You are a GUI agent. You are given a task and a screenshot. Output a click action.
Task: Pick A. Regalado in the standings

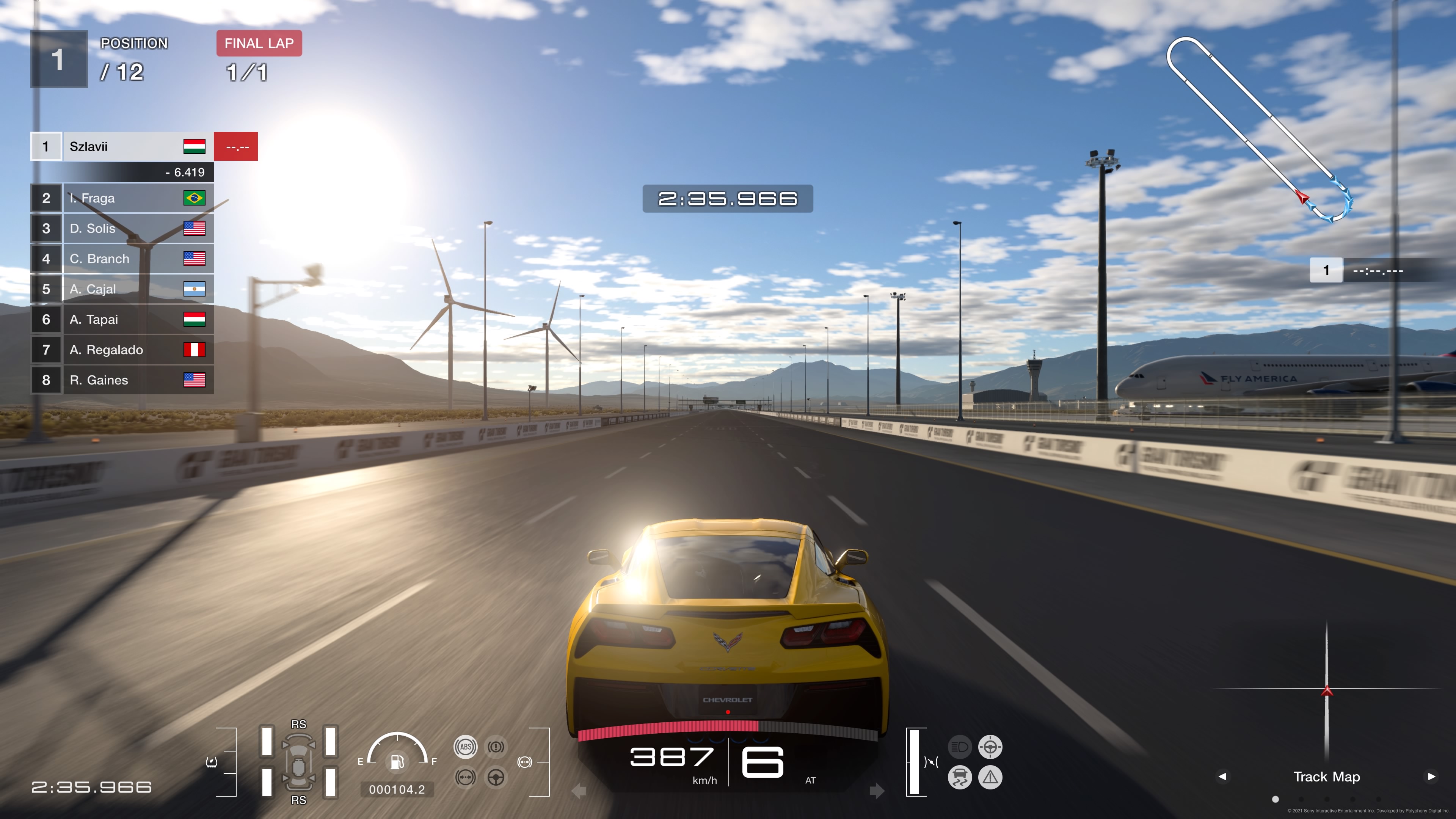pos(121,350)
